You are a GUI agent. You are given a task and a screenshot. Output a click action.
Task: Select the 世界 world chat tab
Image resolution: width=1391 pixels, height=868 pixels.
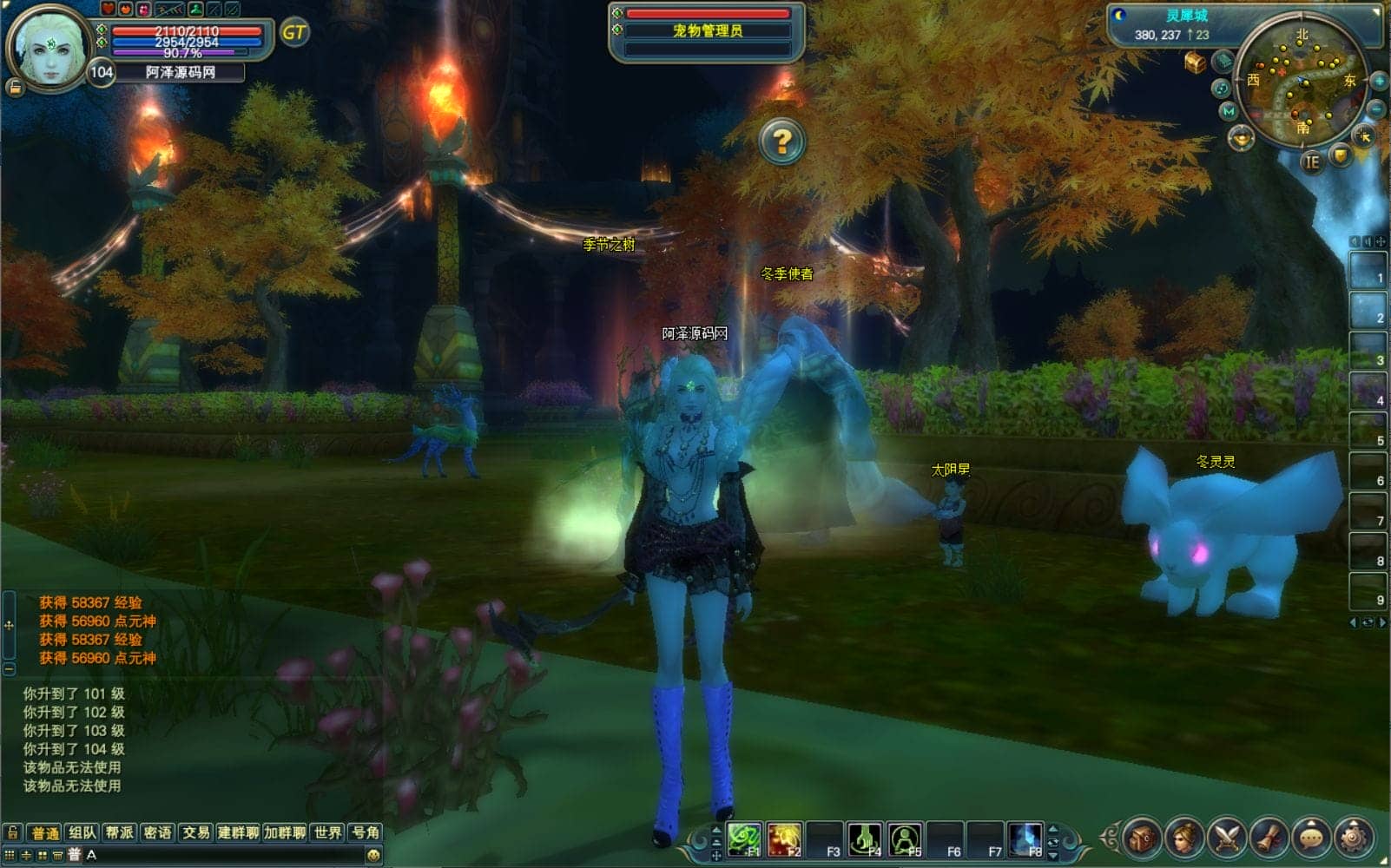pyautogui.click(x=327, y=832)
